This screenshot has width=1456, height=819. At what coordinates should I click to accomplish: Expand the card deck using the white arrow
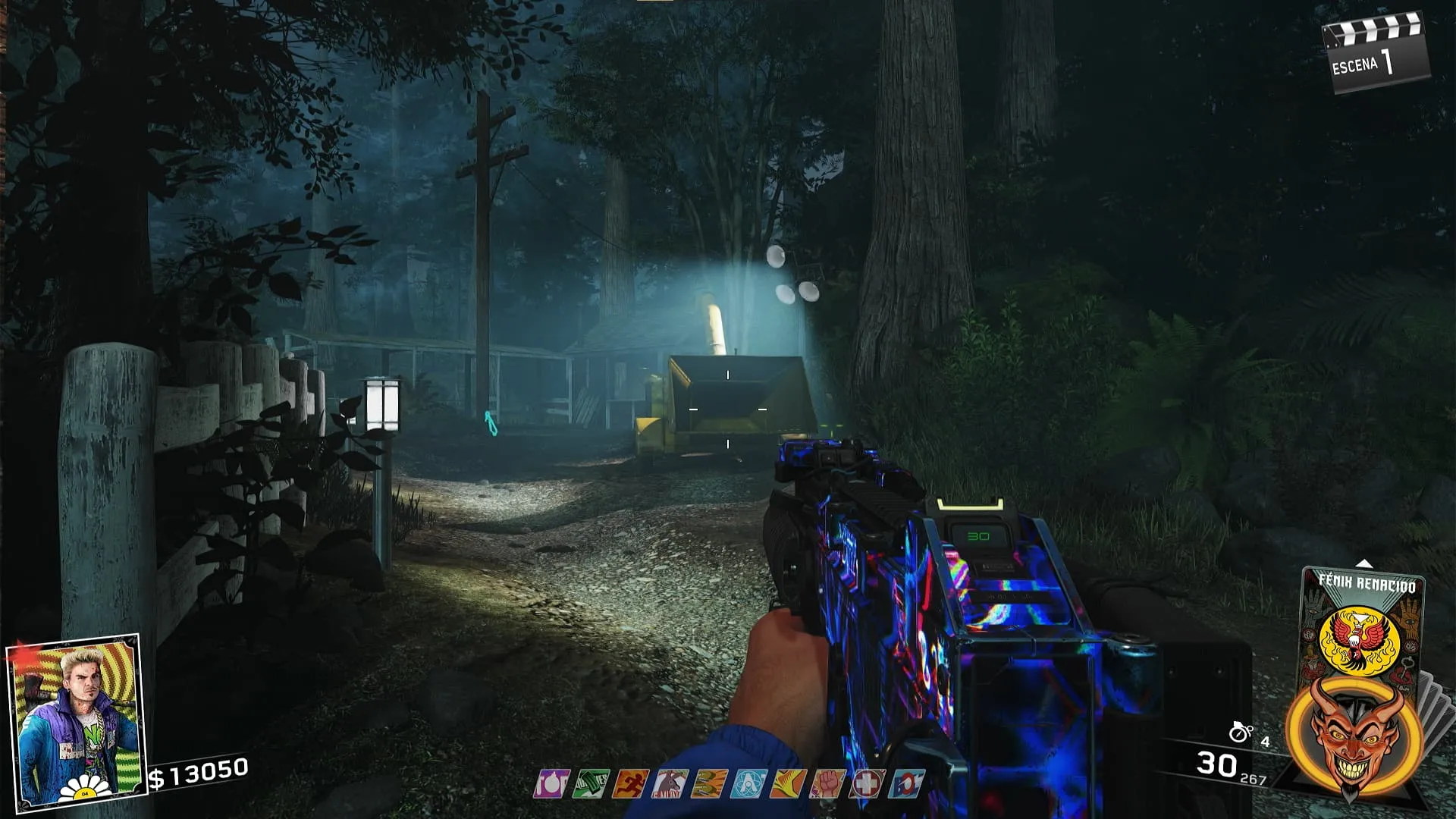(x=1364, y=563)
